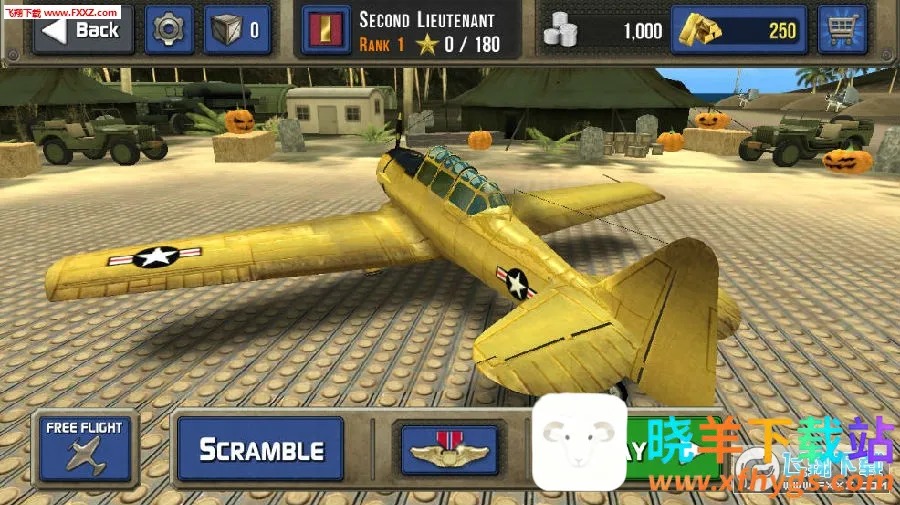Open the supply crate inventory
This screenshot has width=900, height=505.
pos(237,30)
